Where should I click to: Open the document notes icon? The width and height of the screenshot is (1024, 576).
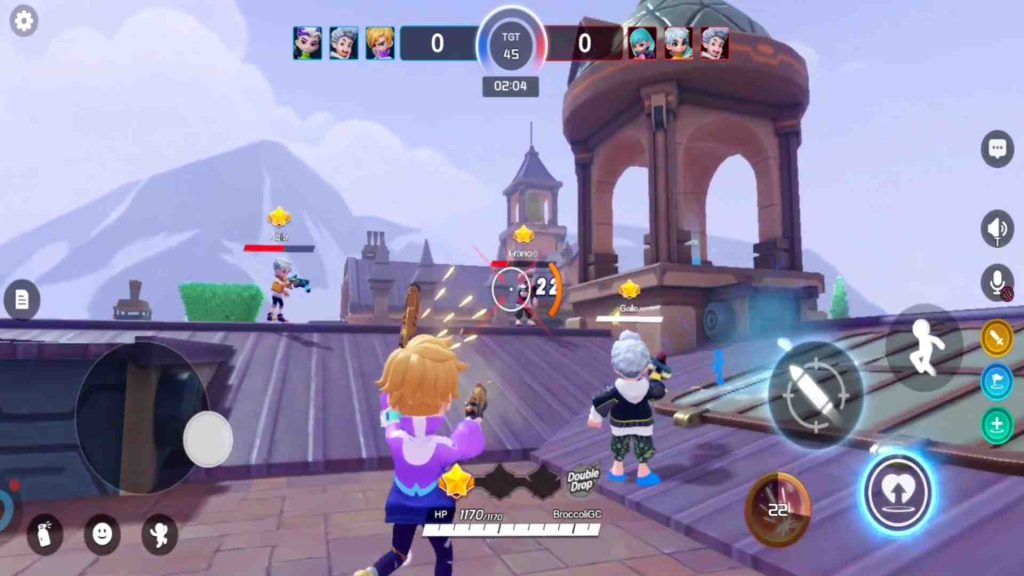(x=21, y=298)
